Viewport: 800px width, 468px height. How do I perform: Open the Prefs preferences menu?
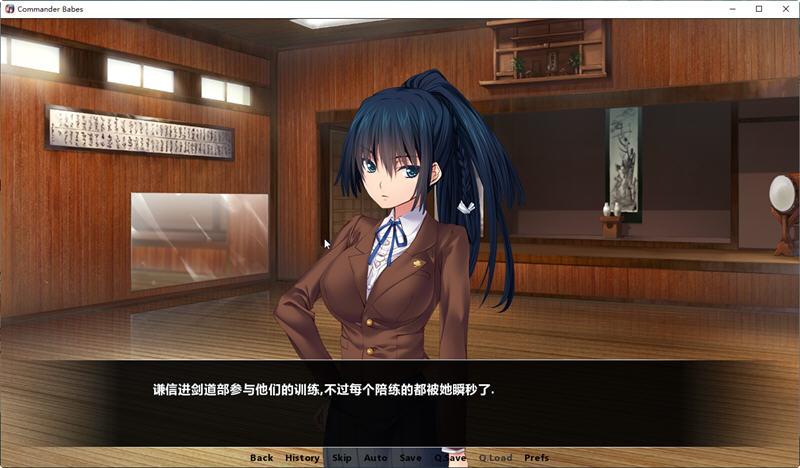537,458
